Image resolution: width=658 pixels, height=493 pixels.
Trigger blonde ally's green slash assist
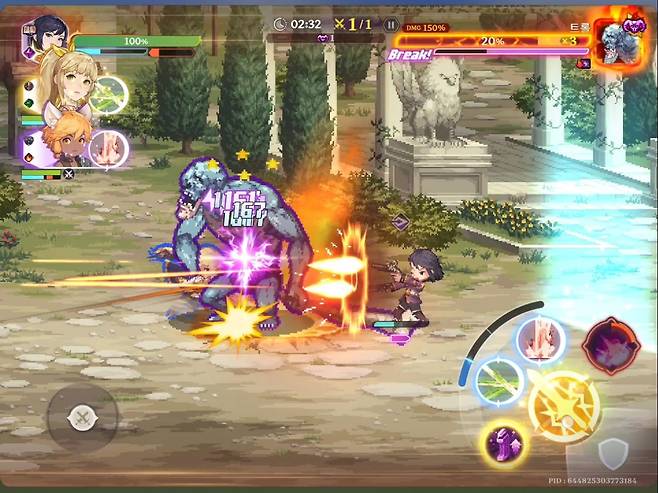(110, 94)
